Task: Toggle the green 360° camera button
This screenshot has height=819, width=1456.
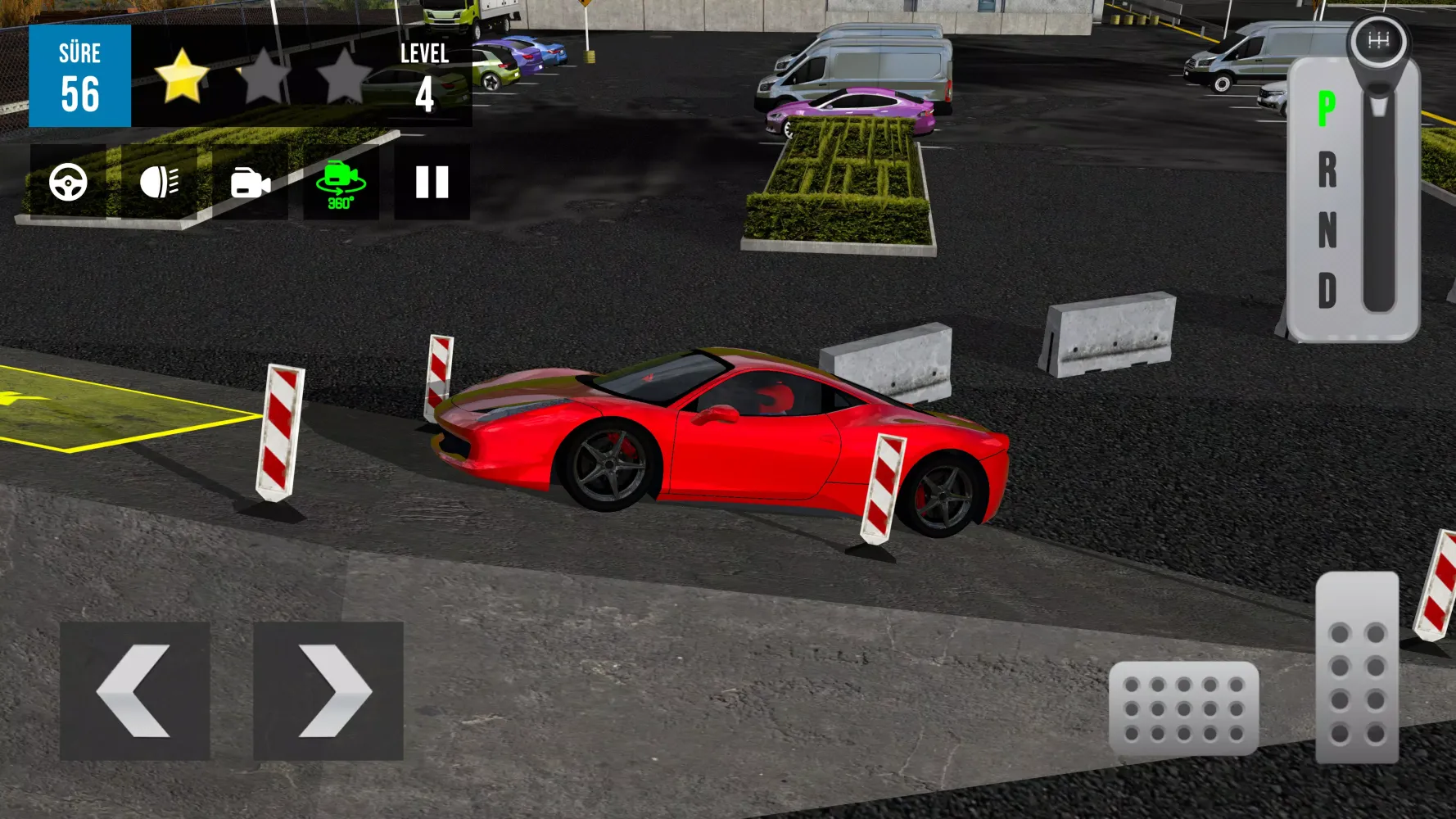Action: pos(341,183)
